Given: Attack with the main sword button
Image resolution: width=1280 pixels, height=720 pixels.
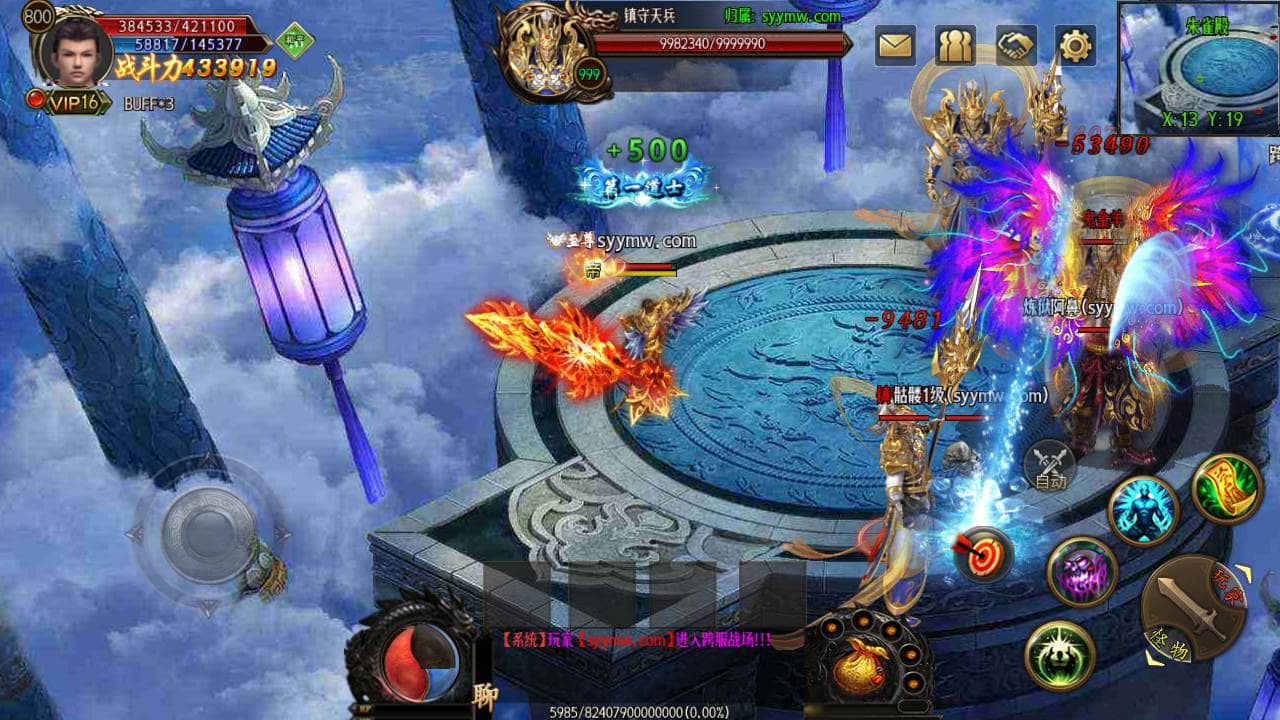Looking at the screenshot, I should pyautogui.click(x=1193, y=609).
